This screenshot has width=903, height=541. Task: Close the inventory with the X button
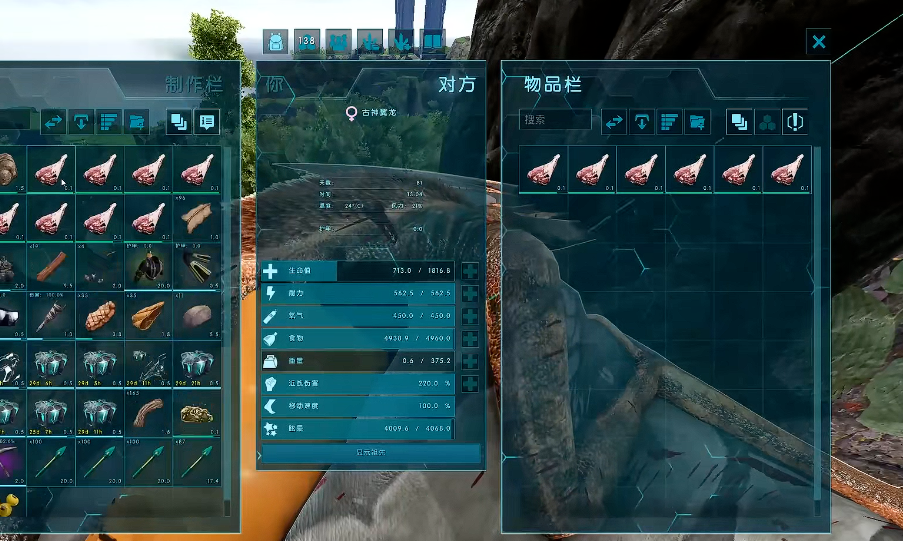coord(819,41)
